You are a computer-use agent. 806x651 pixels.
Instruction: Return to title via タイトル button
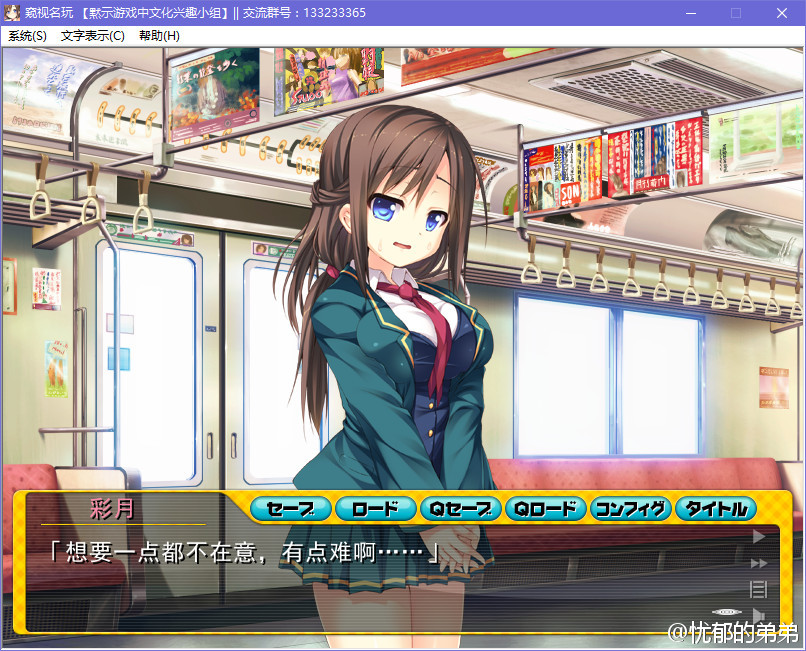tap(716, 509)
